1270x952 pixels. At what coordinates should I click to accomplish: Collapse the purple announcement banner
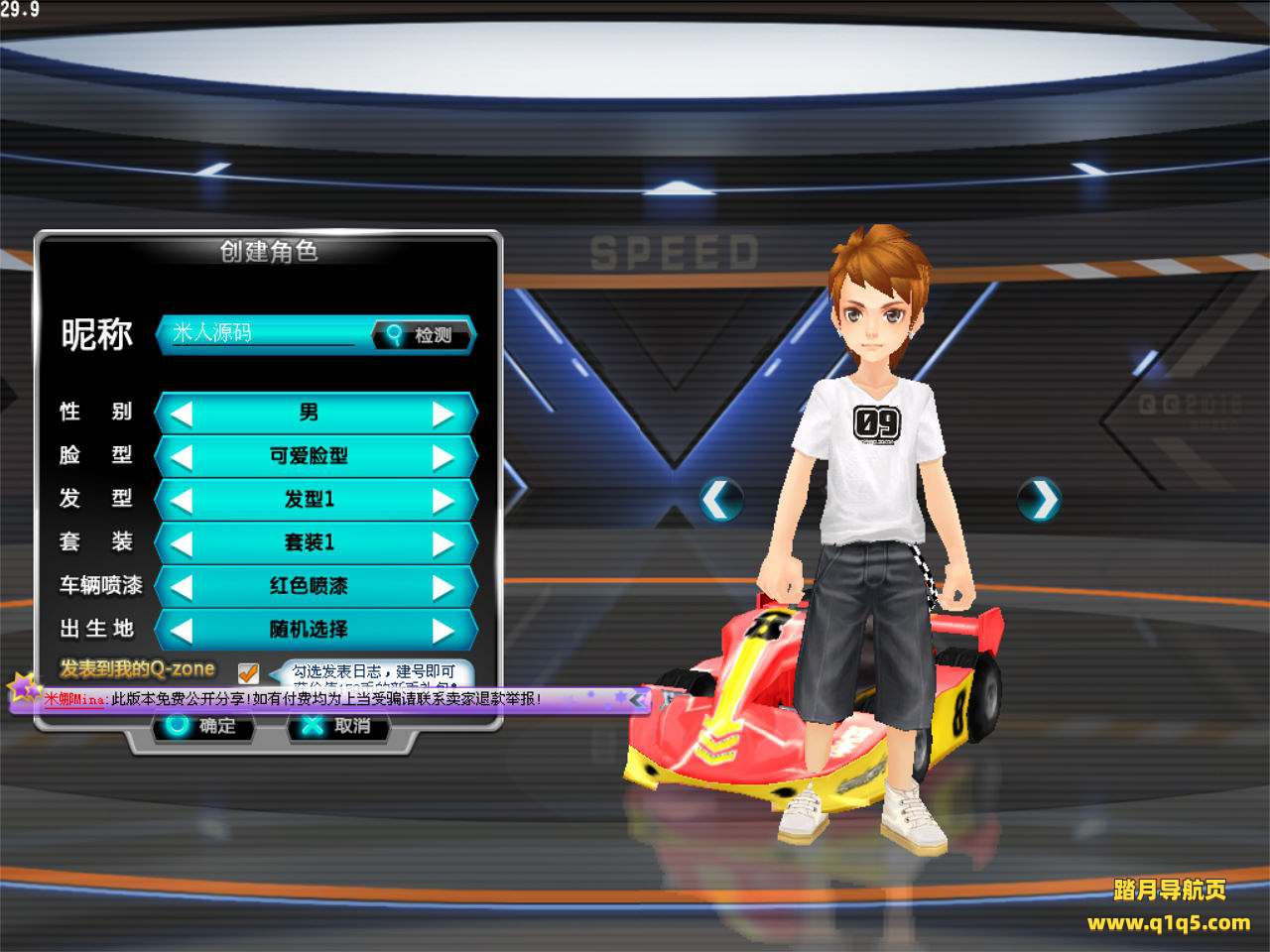(x=637, y=699)
